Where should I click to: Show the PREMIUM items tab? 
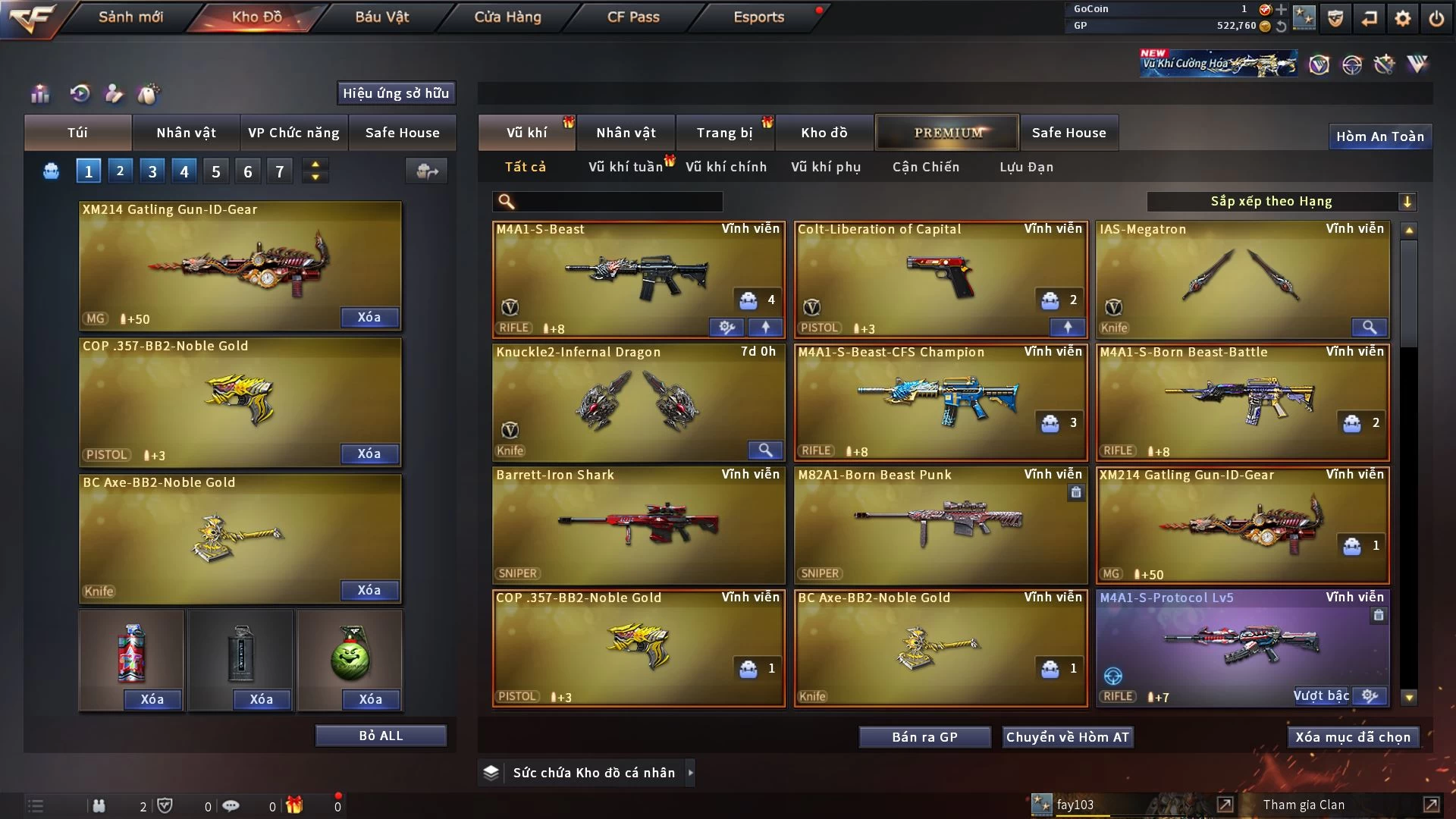coord(947,133)
